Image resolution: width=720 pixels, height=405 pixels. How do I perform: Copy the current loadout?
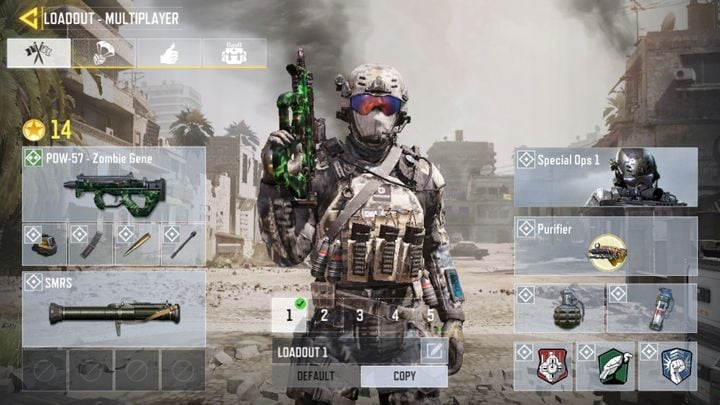click(404, 376)
